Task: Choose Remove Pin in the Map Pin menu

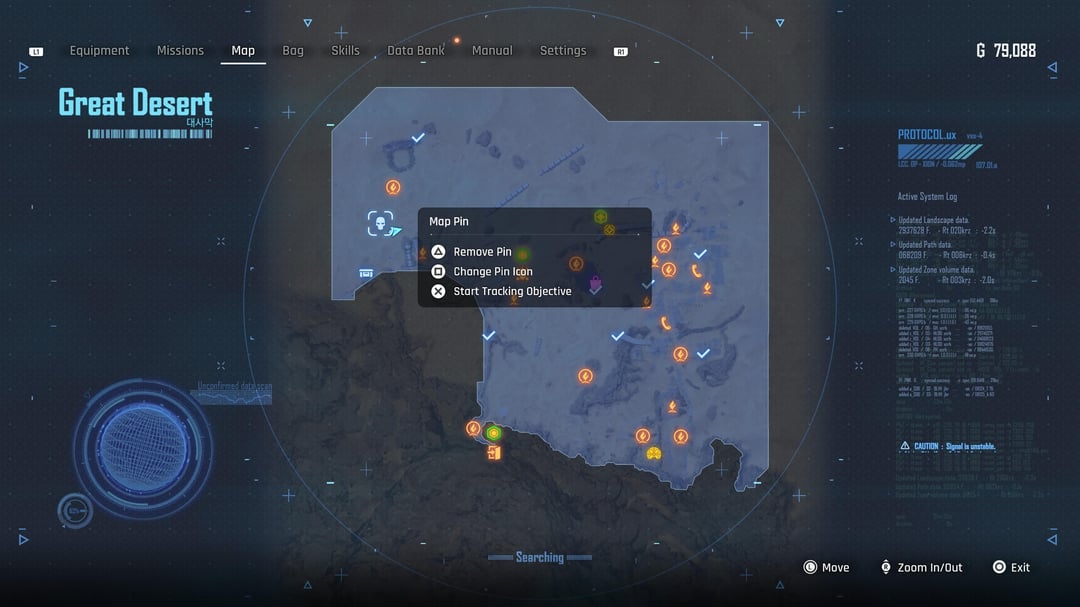Action: (482, 252)
